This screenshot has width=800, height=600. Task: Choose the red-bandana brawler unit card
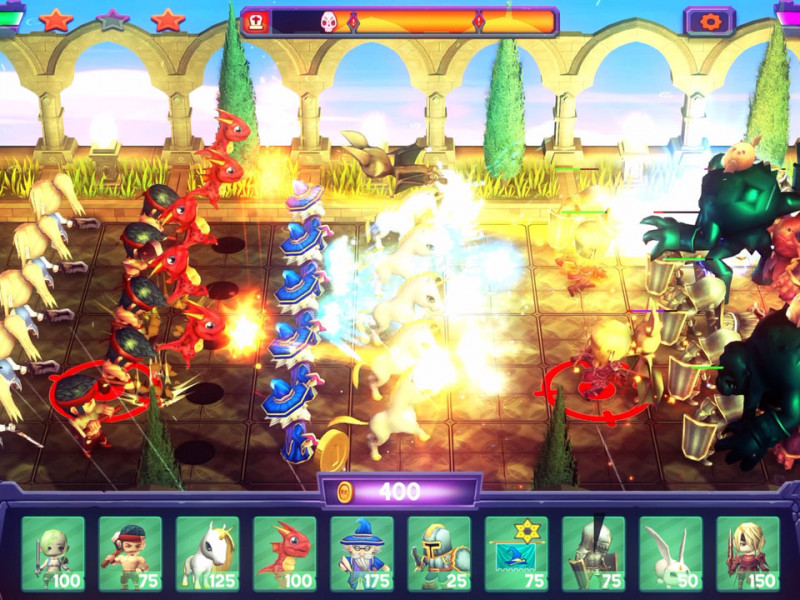pos(130,553)
